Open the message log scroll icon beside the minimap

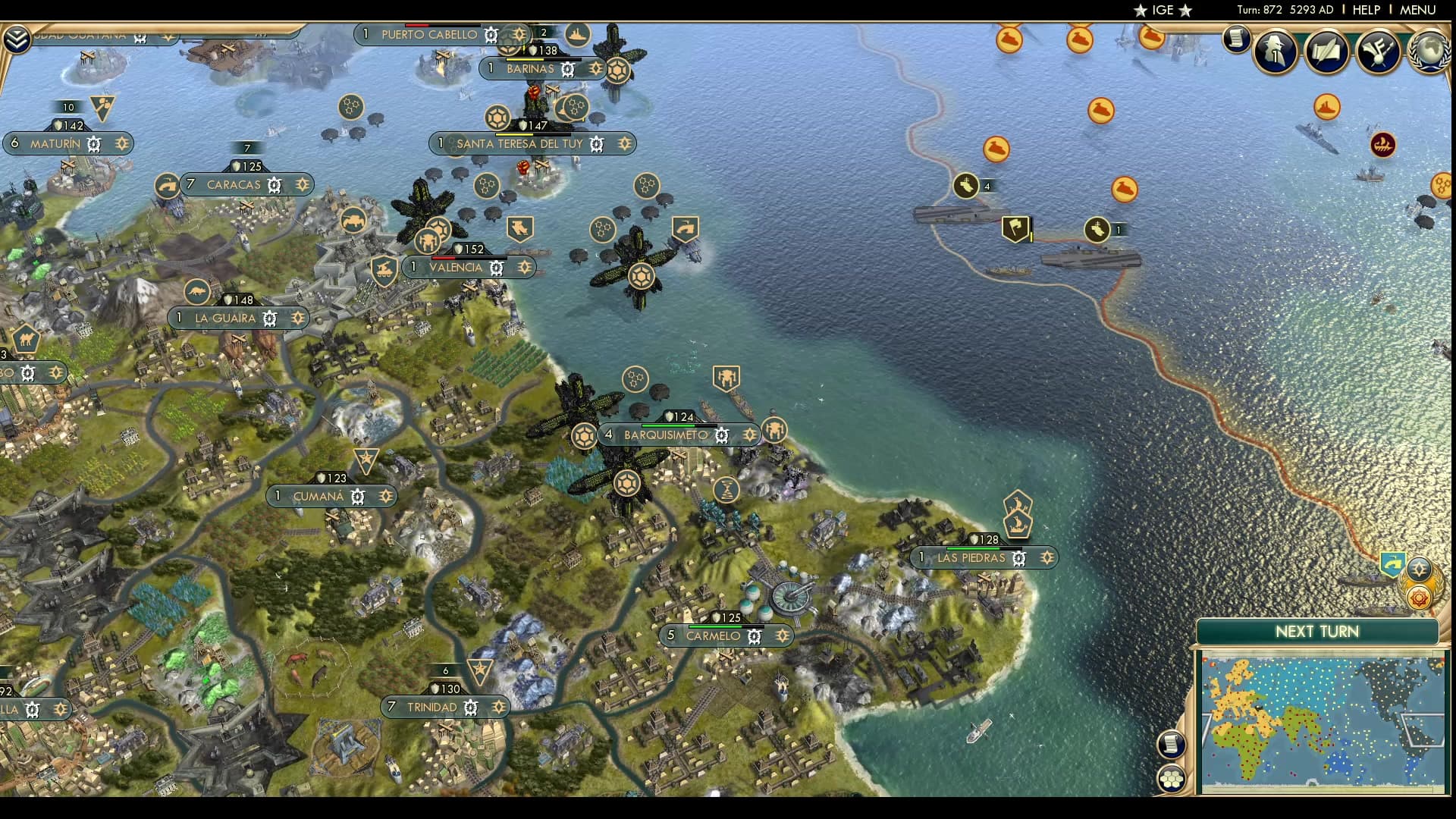pos(1170,745)
